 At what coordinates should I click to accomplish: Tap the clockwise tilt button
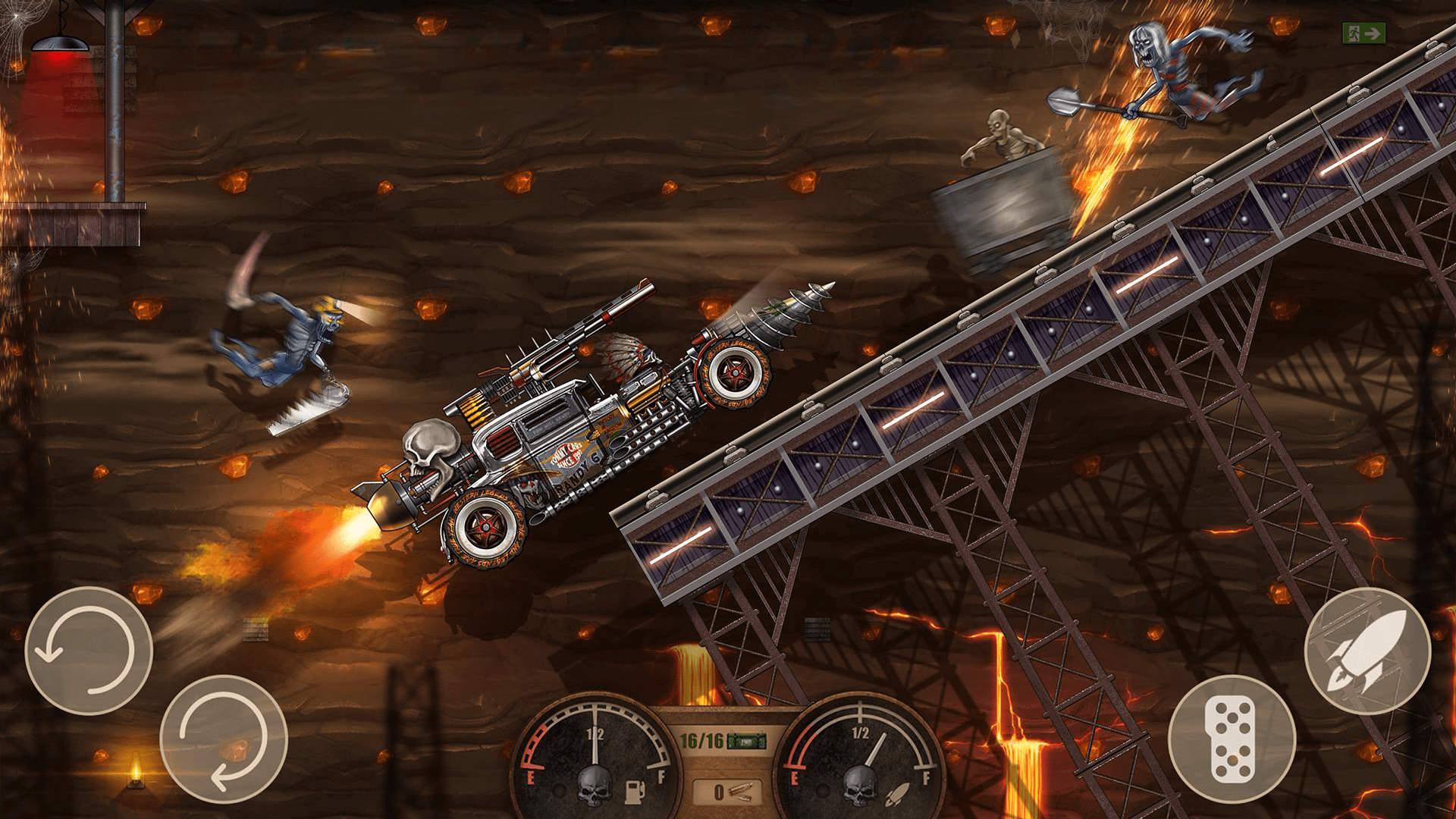(224, 739)
